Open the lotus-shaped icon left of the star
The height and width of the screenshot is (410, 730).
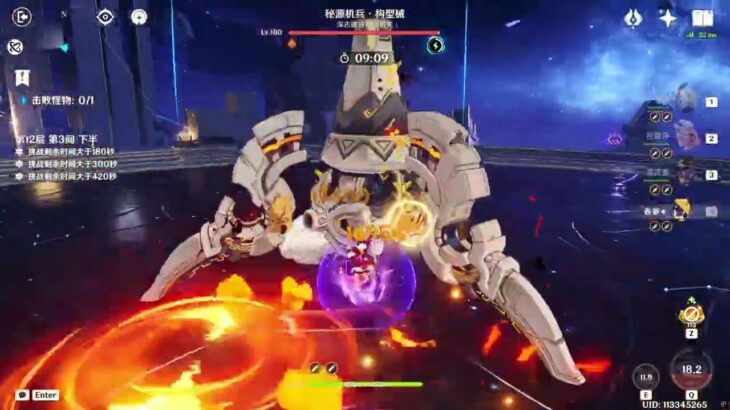tap(633, 17)
